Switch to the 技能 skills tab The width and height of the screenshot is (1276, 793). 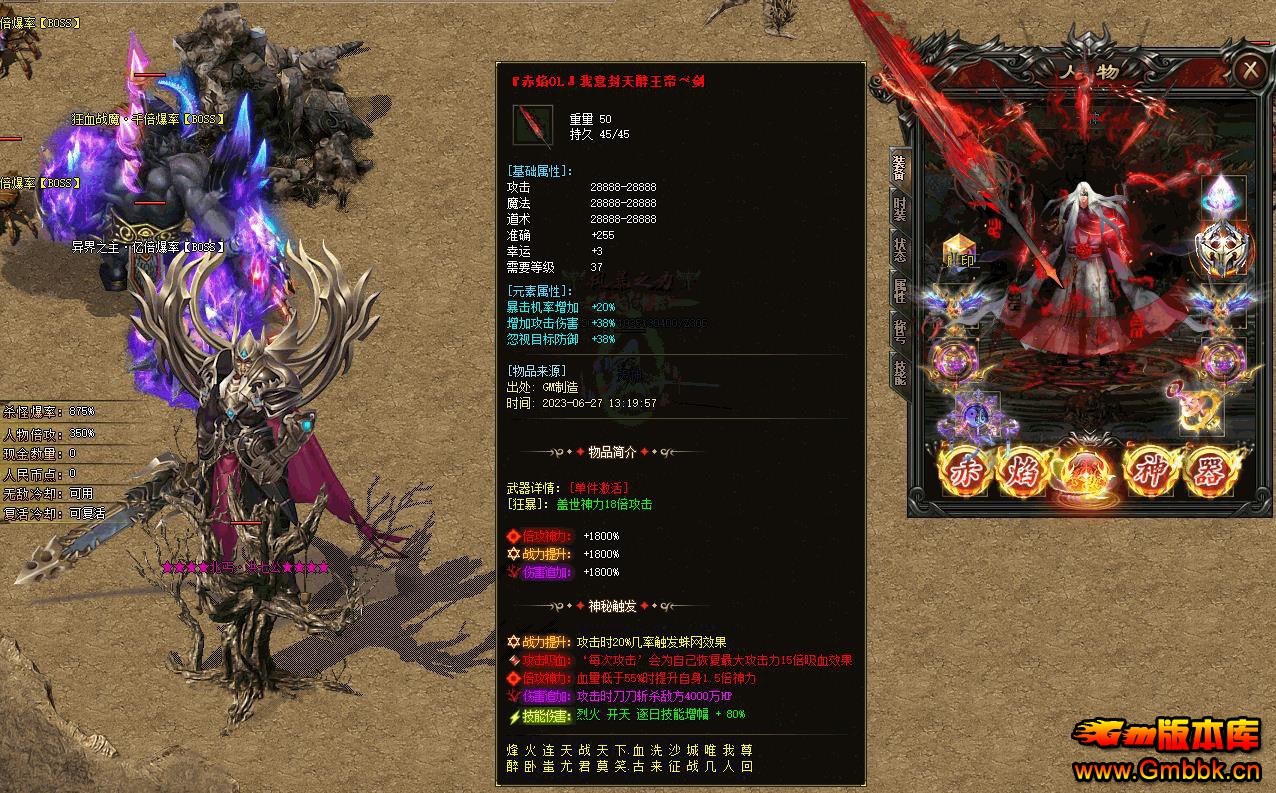pyautogui.click(x=899, y=371)
